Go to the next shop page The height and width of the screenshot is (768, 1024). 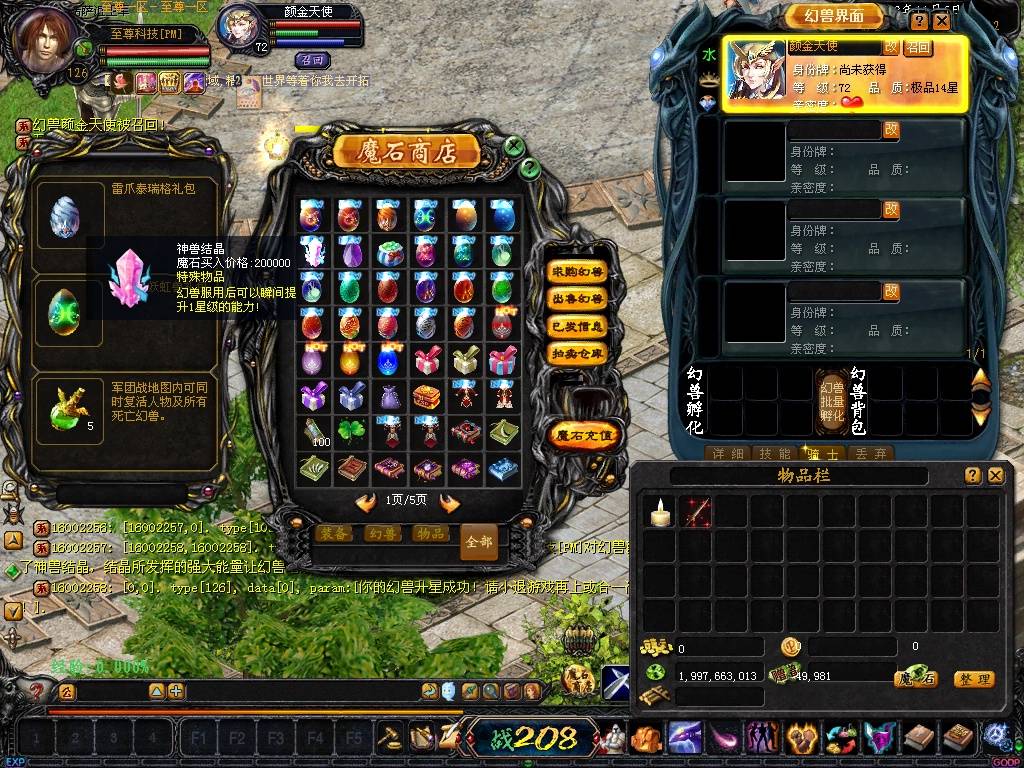[449, 502]
